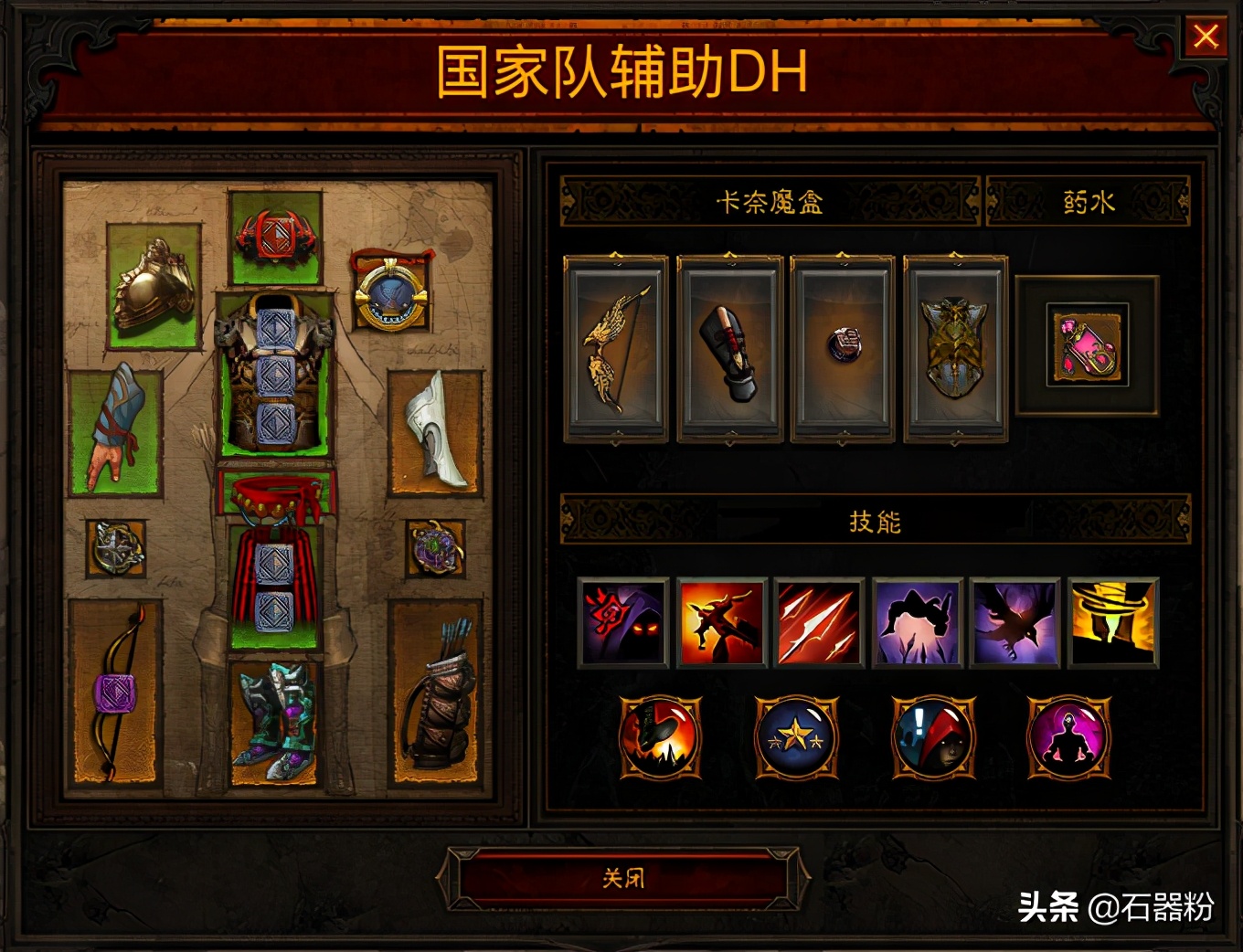Open the 卡奈魔盒 tab
Image resolution: width=1243 pixels, height=952 pixels.
tap(772, 201)
